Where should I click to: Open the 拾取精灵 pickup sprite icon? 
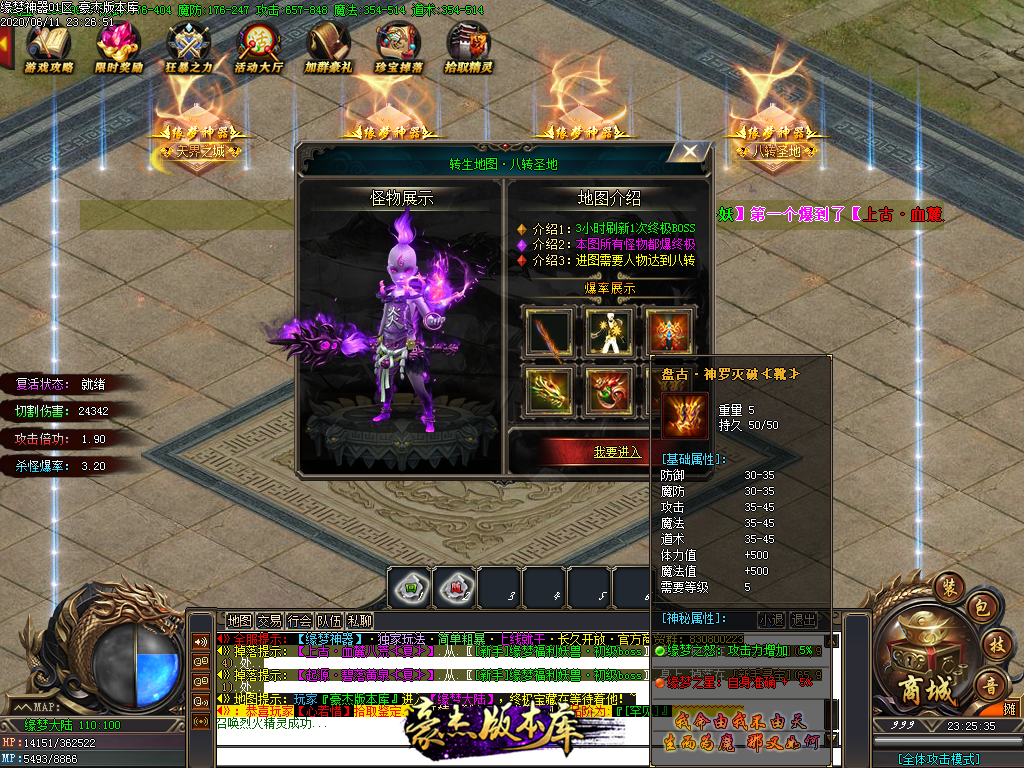coord(468,47)
